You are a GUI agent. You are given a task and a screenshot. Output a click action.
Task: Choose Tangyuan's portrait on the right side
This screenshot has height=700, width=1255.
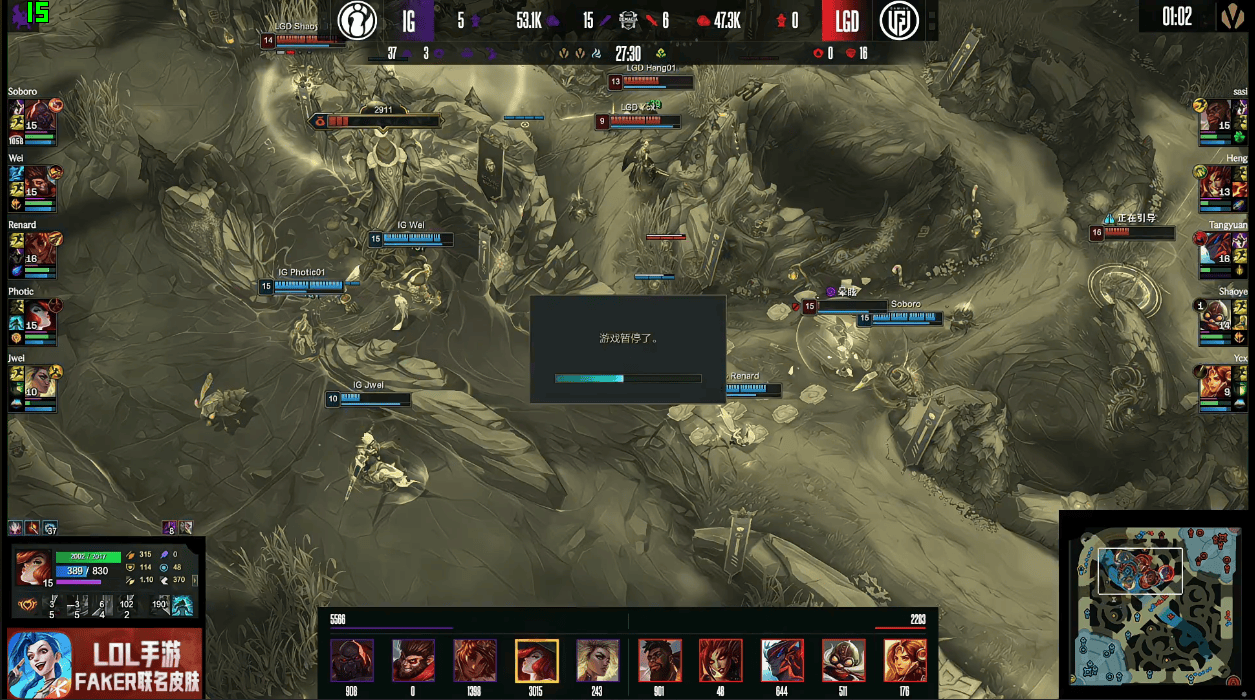(x=1217, y=247)
